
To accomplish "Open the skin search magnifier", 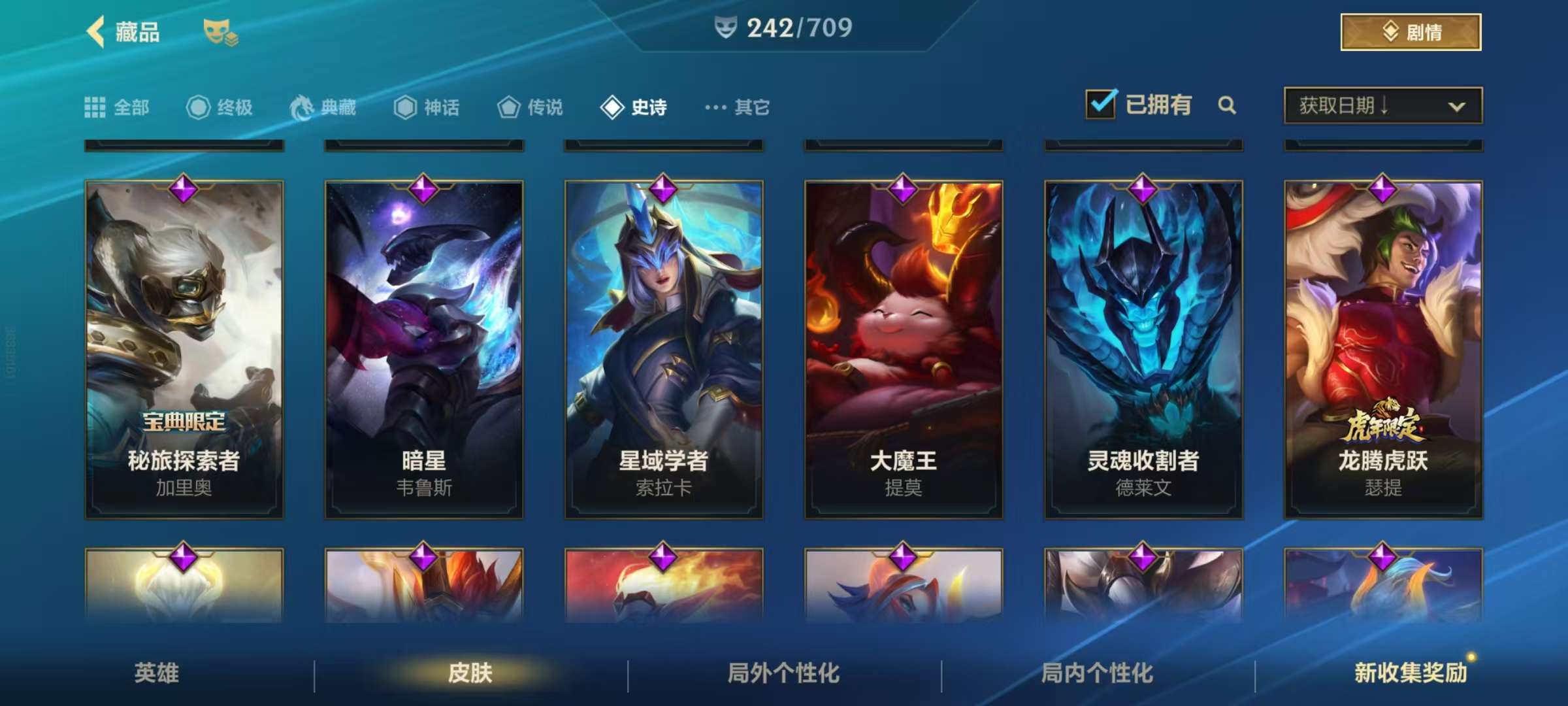I will tap(1227, 105).
